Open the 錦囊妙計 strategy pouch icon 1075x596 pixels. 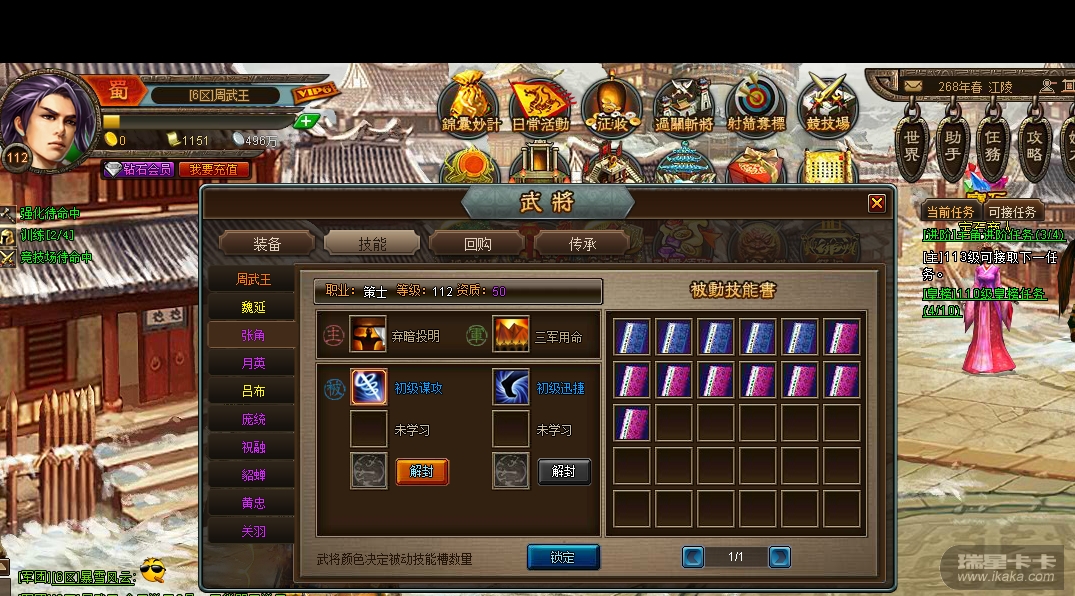470,106
